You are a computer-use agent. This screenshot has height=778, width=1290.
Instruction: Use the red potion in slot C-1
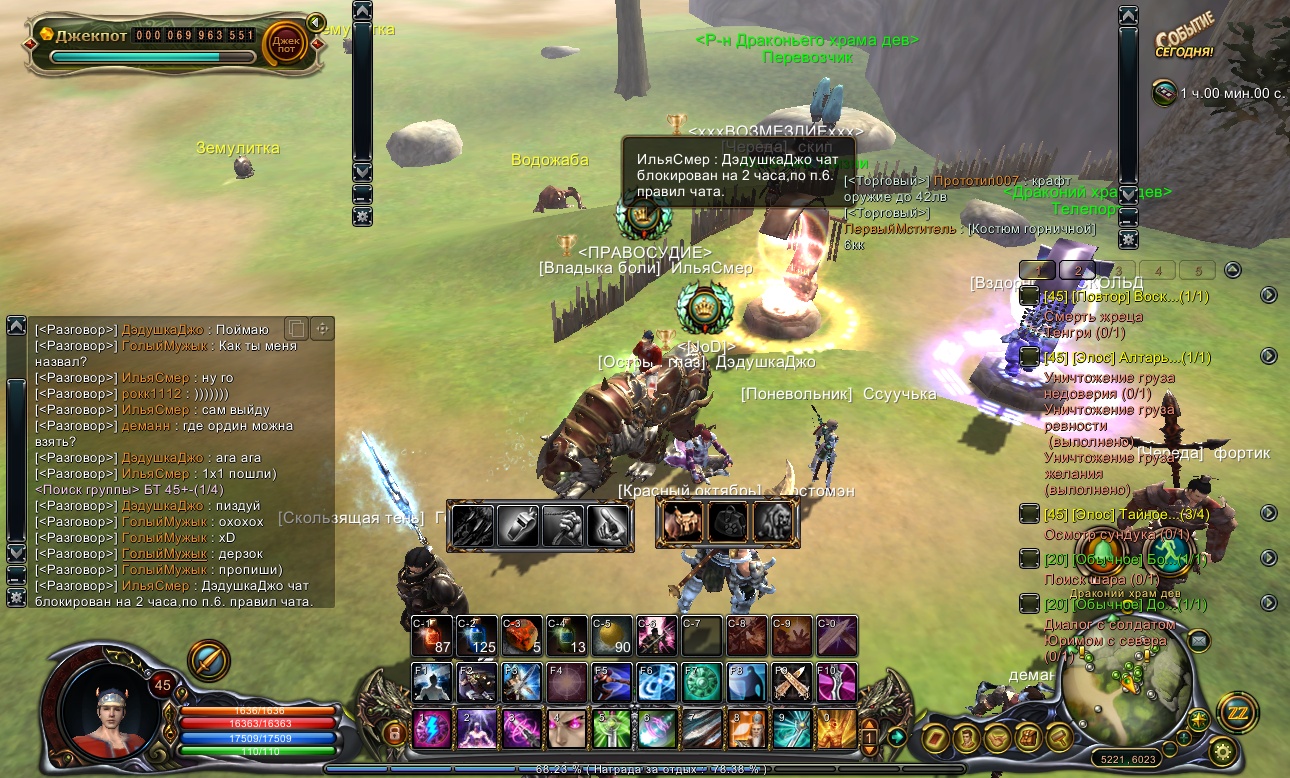click(433, 636)
